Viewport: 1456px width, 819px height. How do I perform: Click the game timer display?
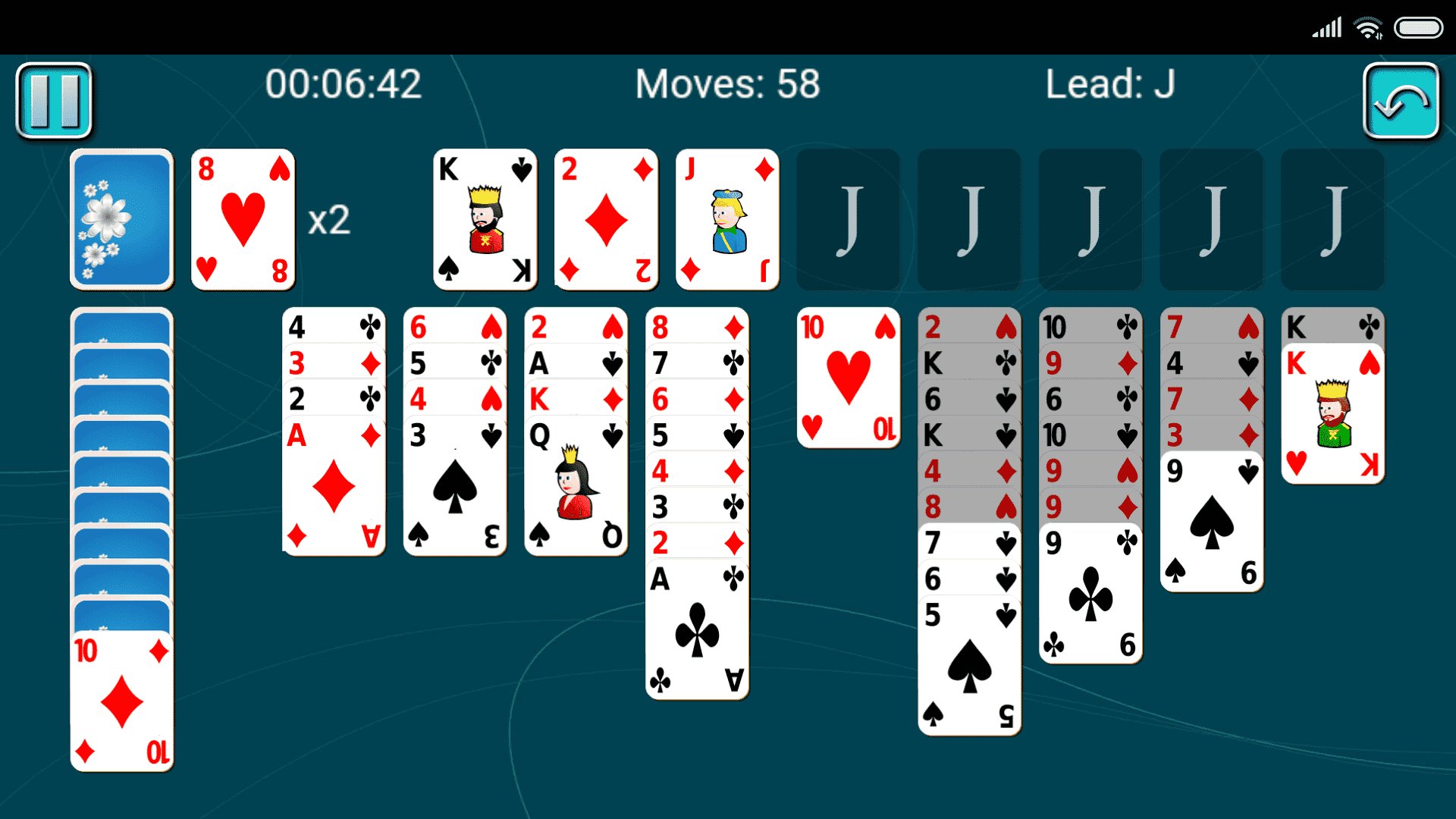coord(343,85)
